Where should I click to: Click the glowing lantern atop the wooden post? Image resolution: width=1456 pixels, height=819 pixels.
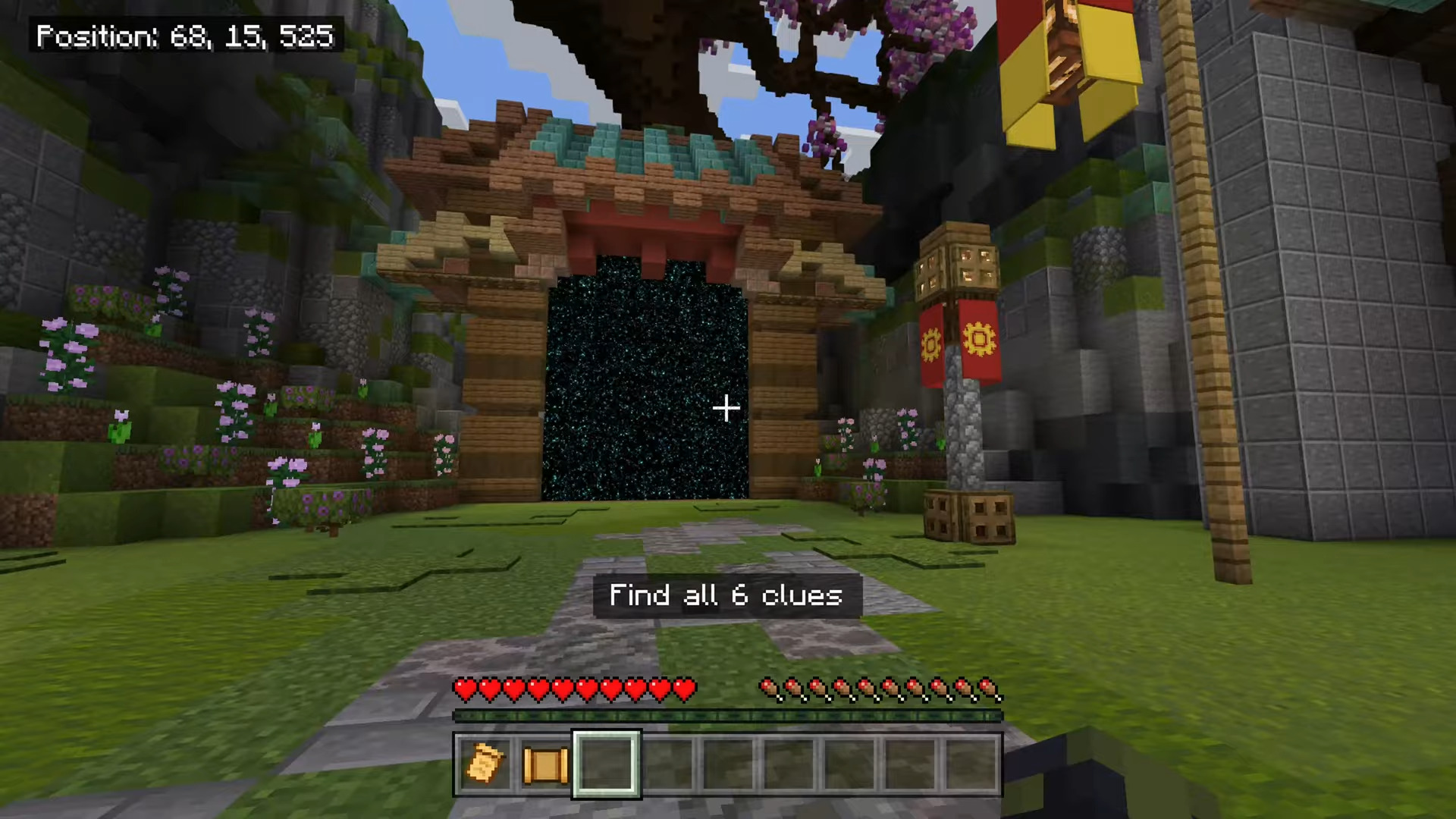[957, 265]
